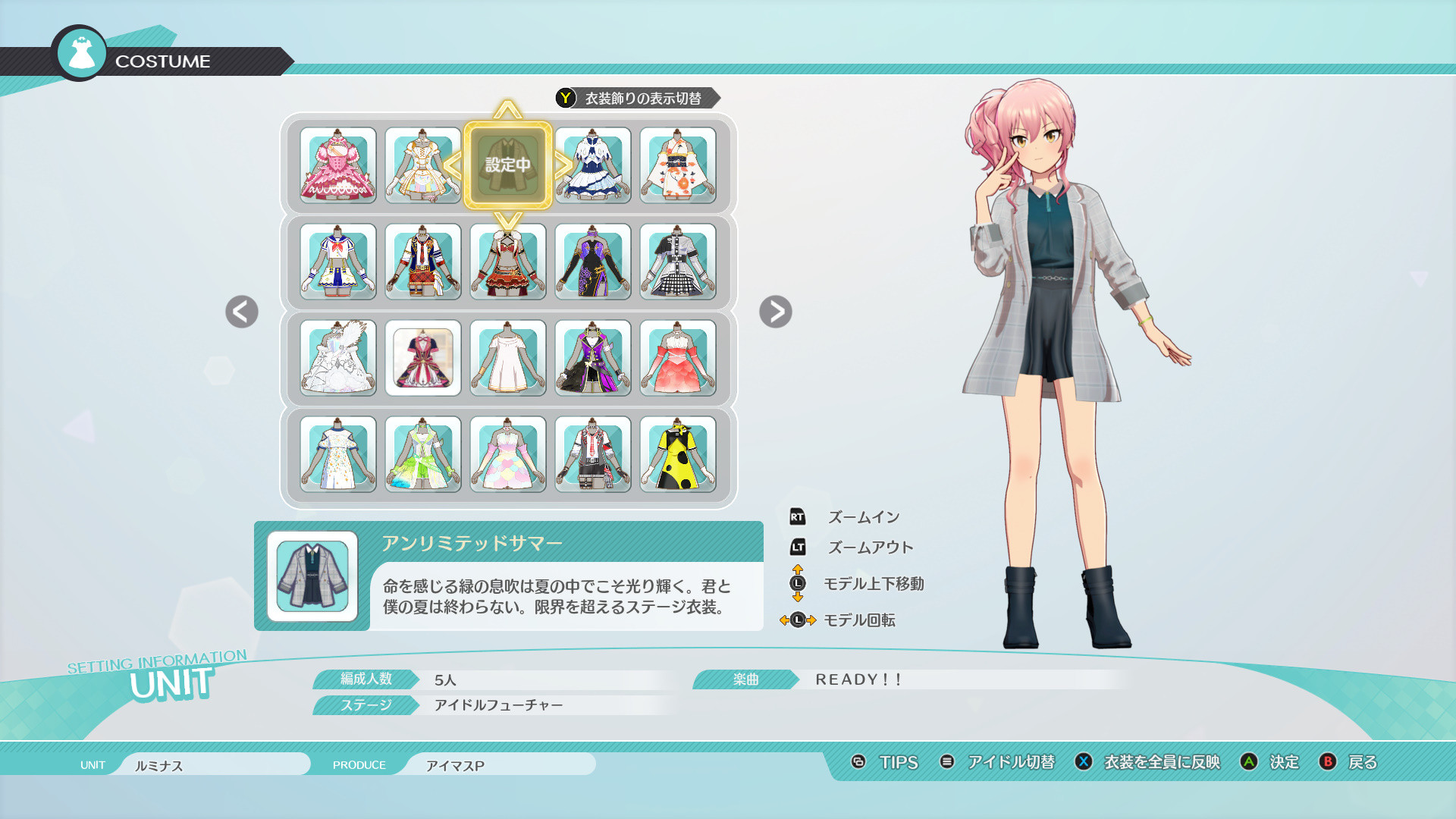This screenshot has width=1456, height=819.
Task: Open the TIPS menu
Action: tap(897, 763)
